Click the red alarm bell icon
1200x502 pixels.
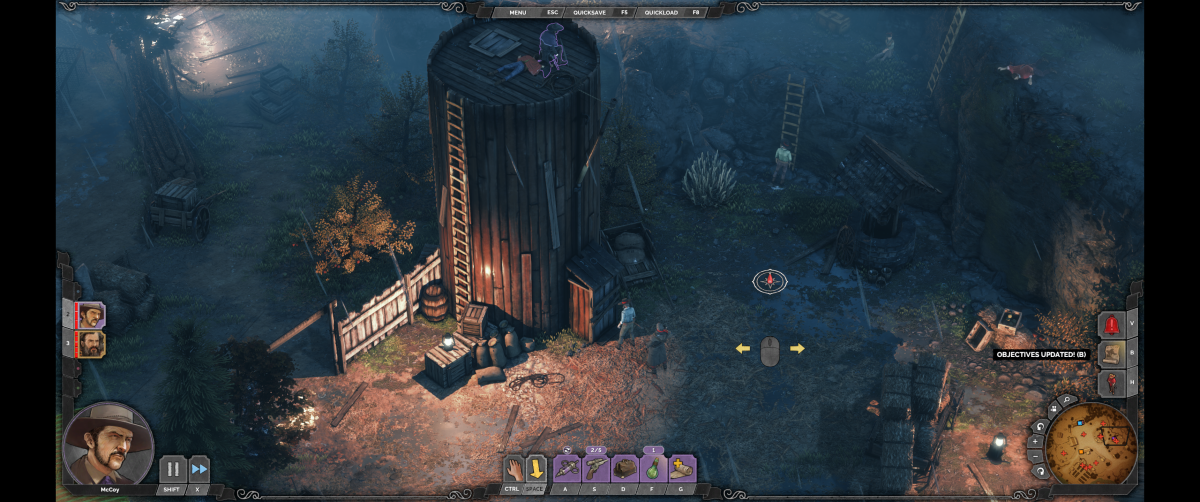point(1111,325)
